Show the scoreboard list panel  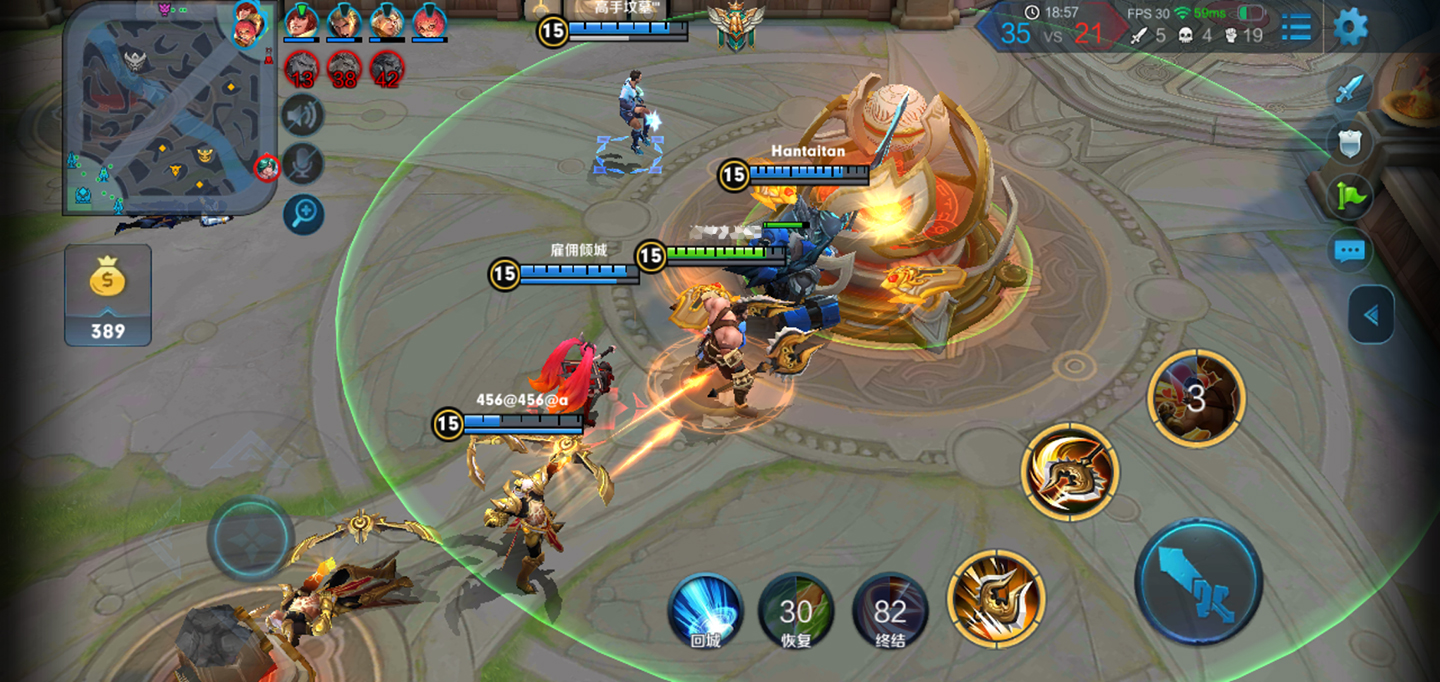1296,27
